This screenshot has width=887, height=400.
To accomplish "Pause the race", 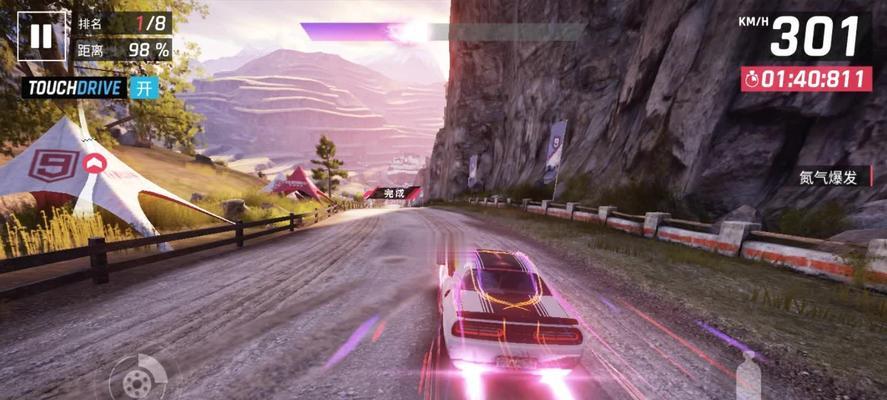I will [41, 37].
